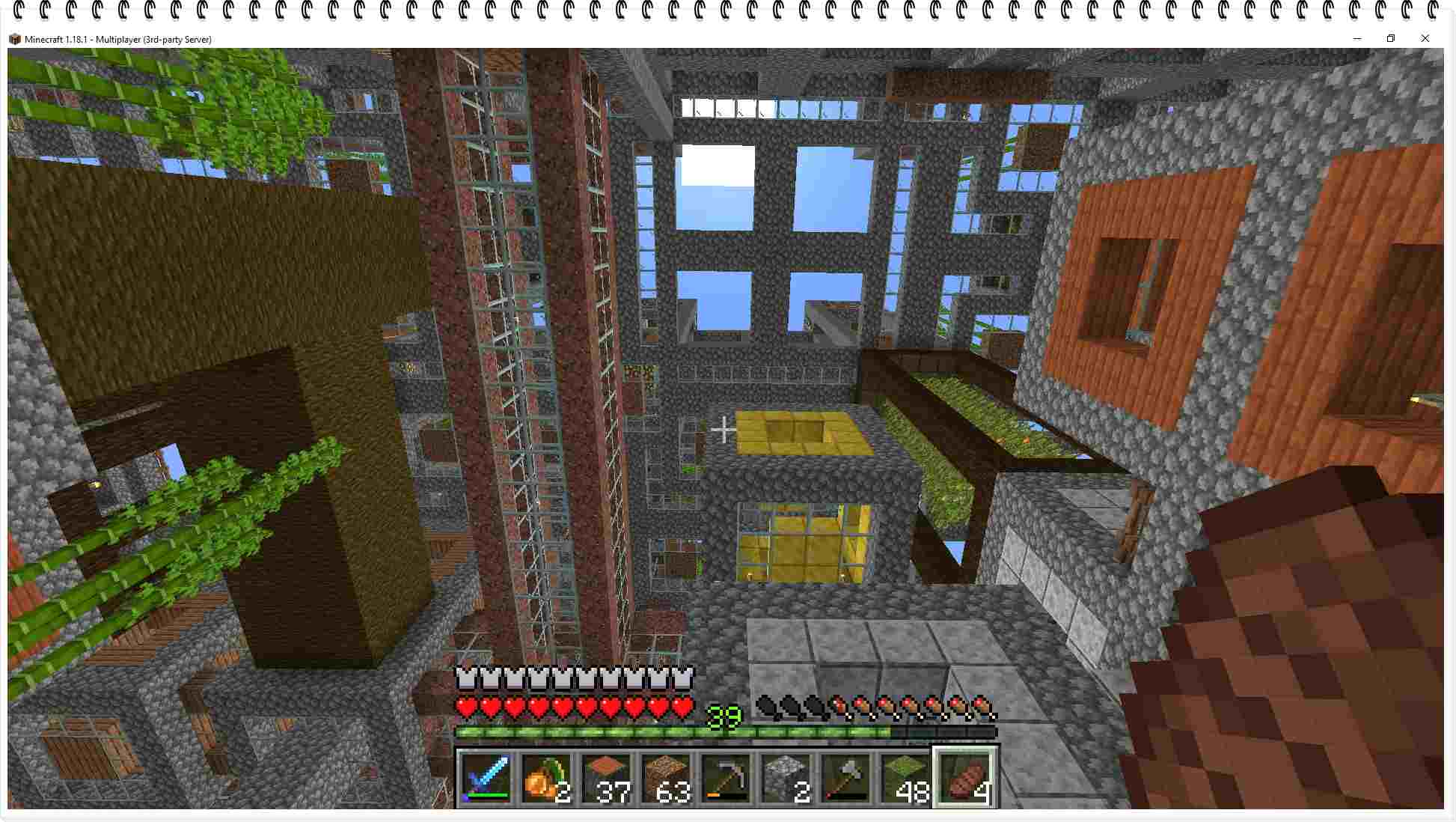Click the Minecraft grass cube icon in title bar
This screenshot has width=1456, height=822.
tap(15, 38)
